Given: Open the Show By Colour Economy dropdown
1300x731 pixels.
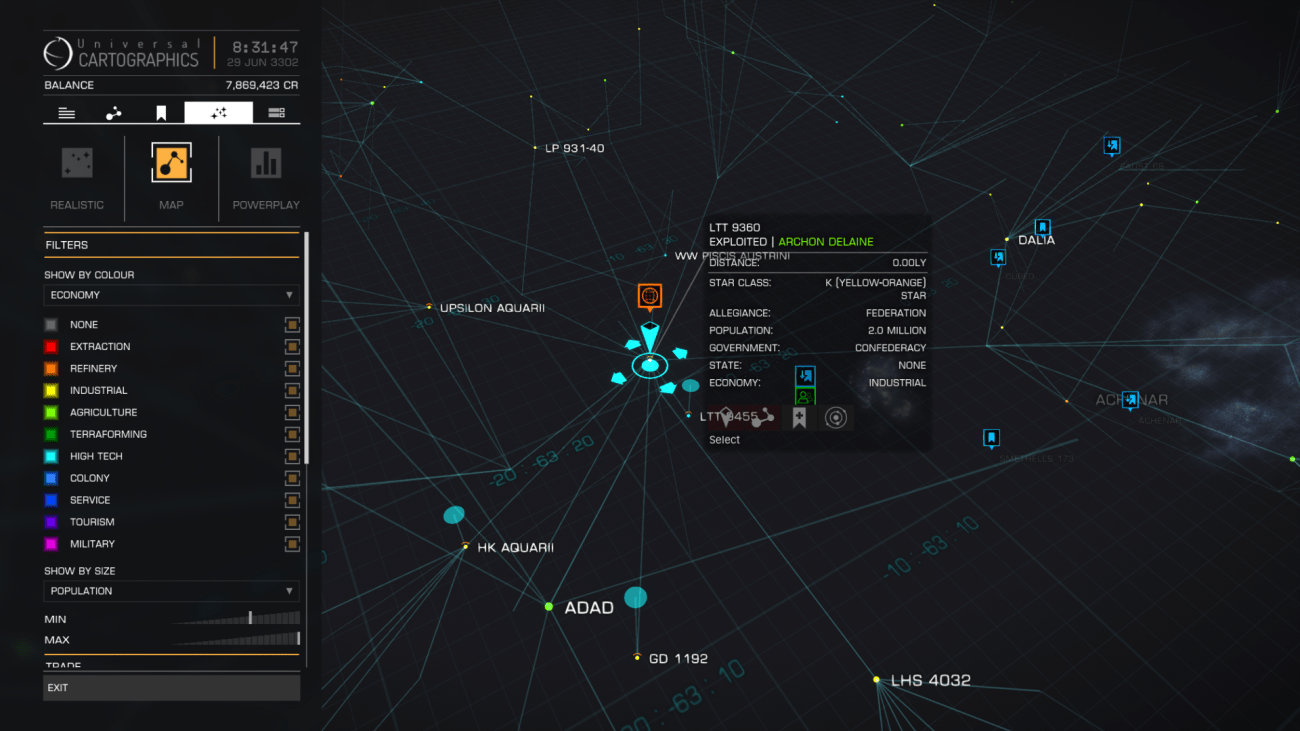Looking at the screenshot, I should 170,294.
